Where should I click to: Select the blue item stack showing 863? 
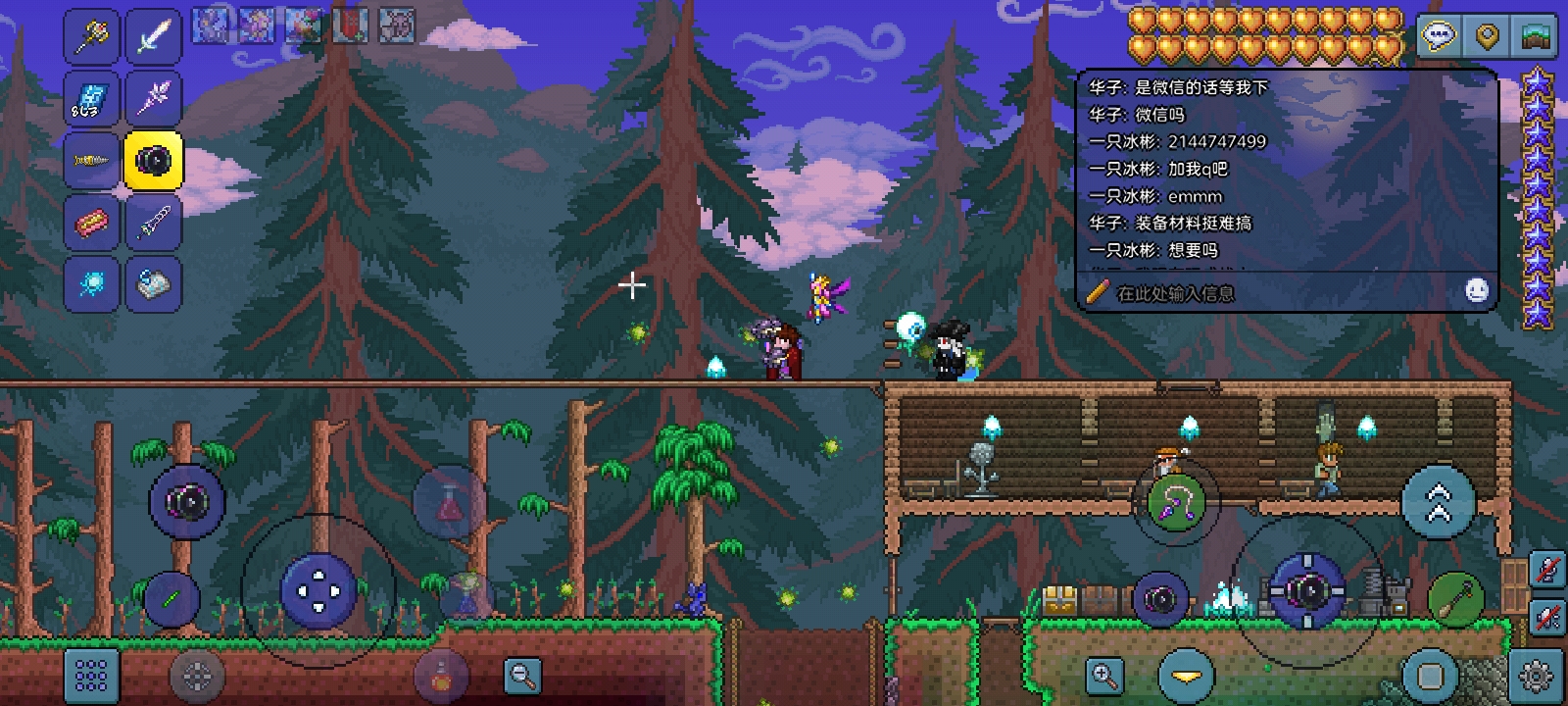(92, 99)
